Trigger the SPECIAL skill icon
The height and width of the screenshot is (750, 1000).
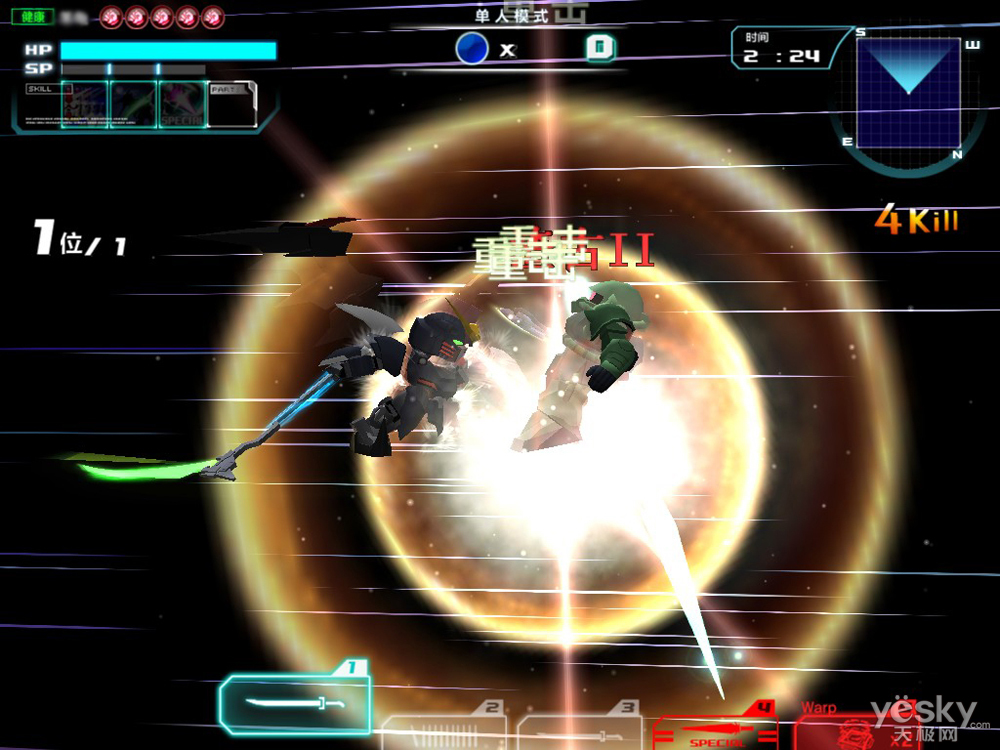click(182, 105)
